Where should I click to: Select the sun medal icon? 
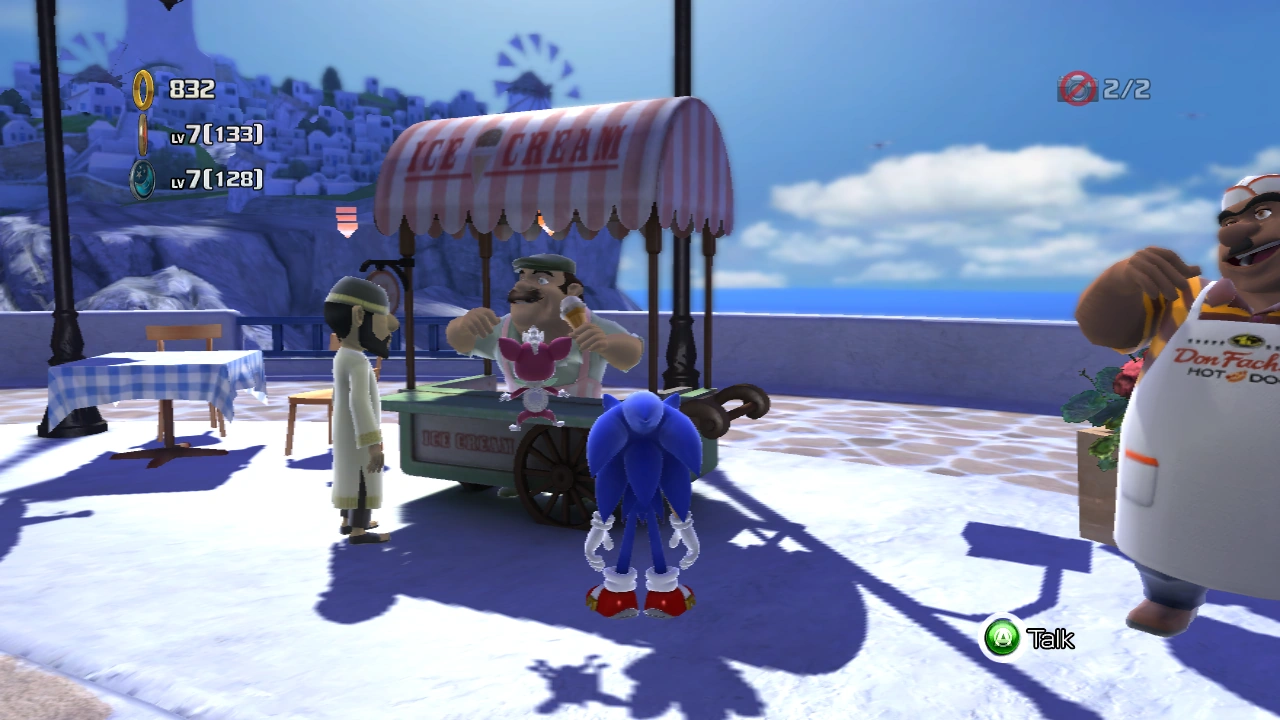point(143,134)
